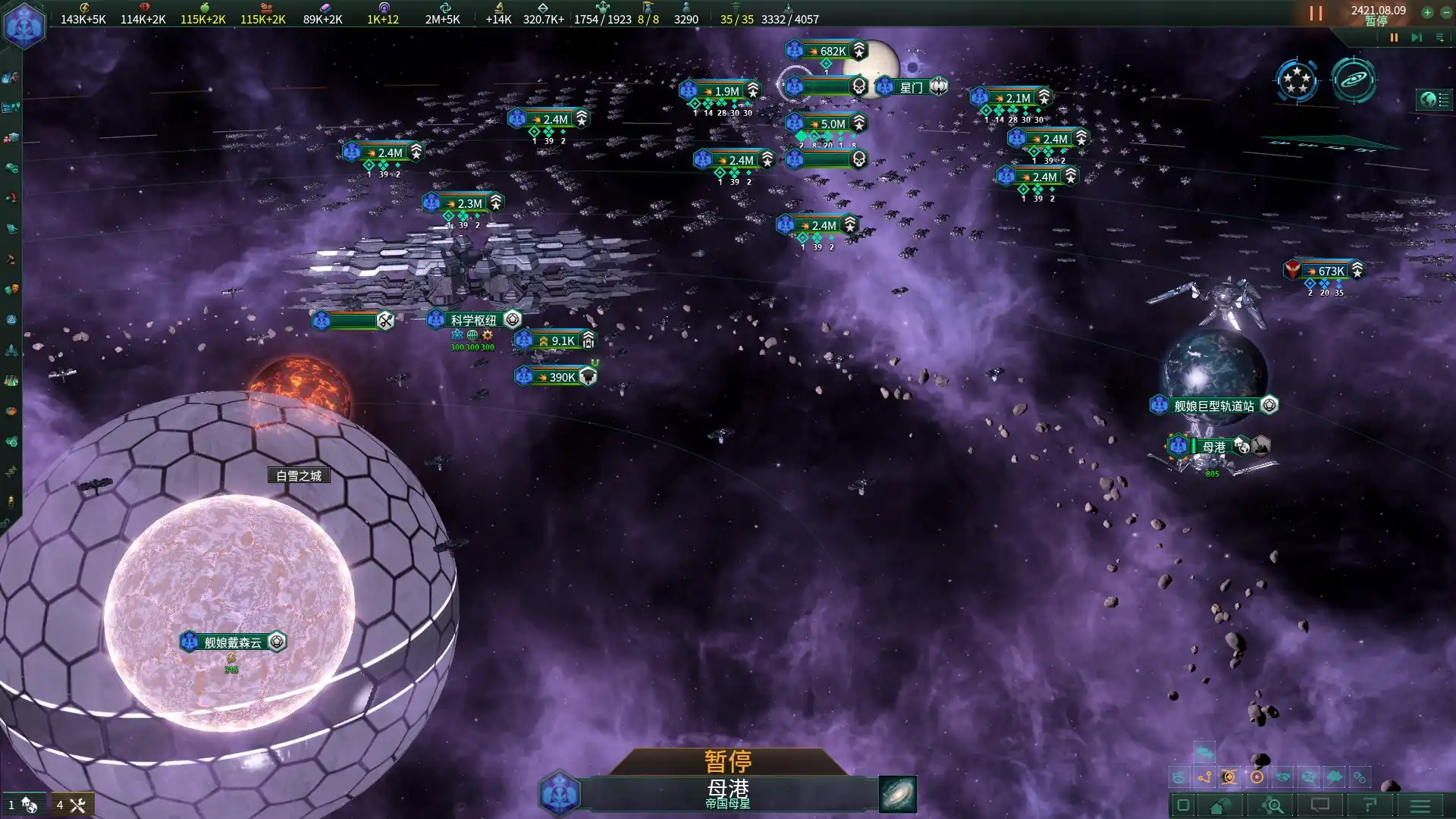Toggle the handshake diplomatic map mode
Image resolution: width=1456 pixels, height=819 pixels.
click(1282, 777)
